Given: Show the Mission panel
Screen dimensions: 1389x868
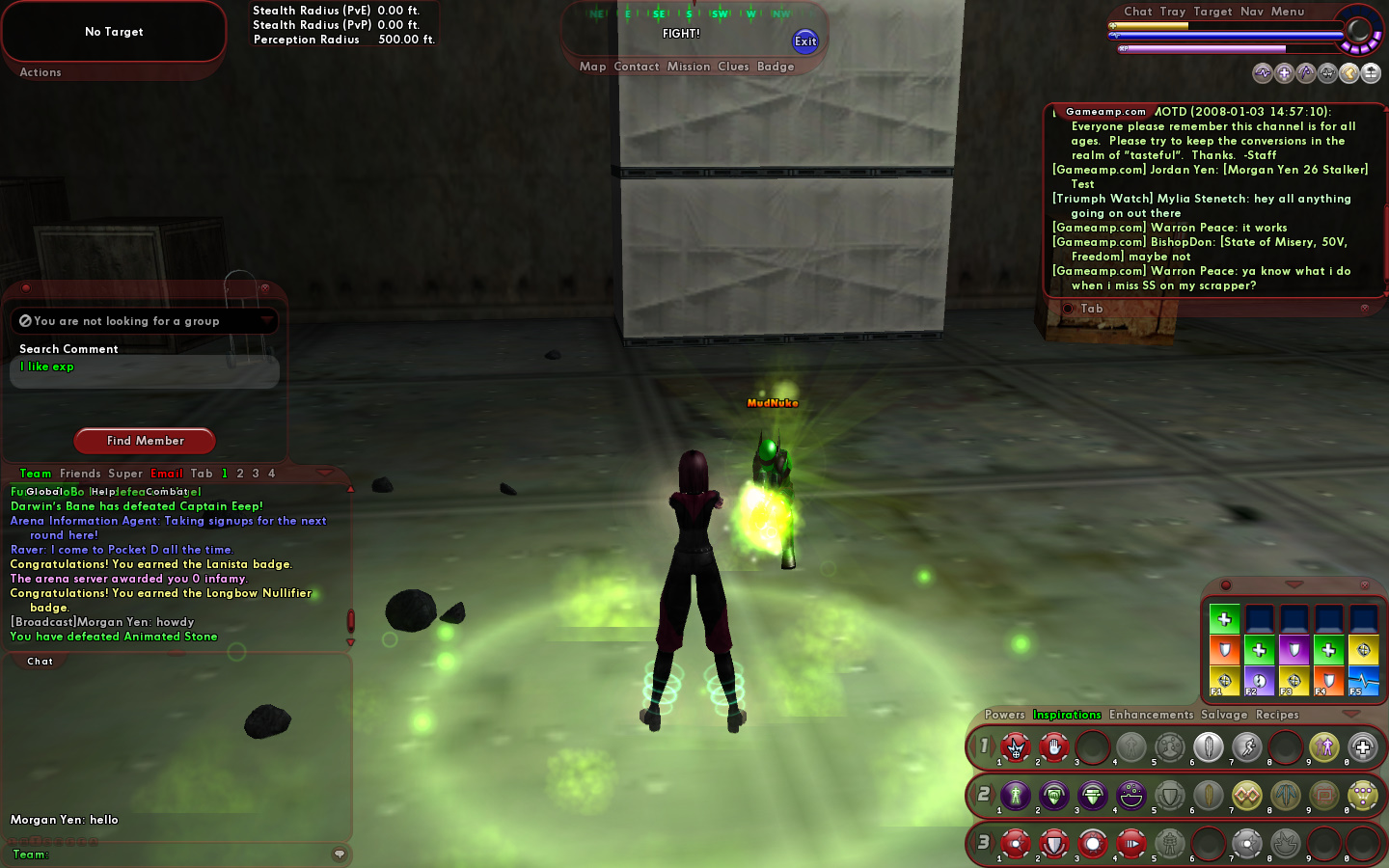Looking at the screenshot, I should pyautogui.click(x=689, y=67).
